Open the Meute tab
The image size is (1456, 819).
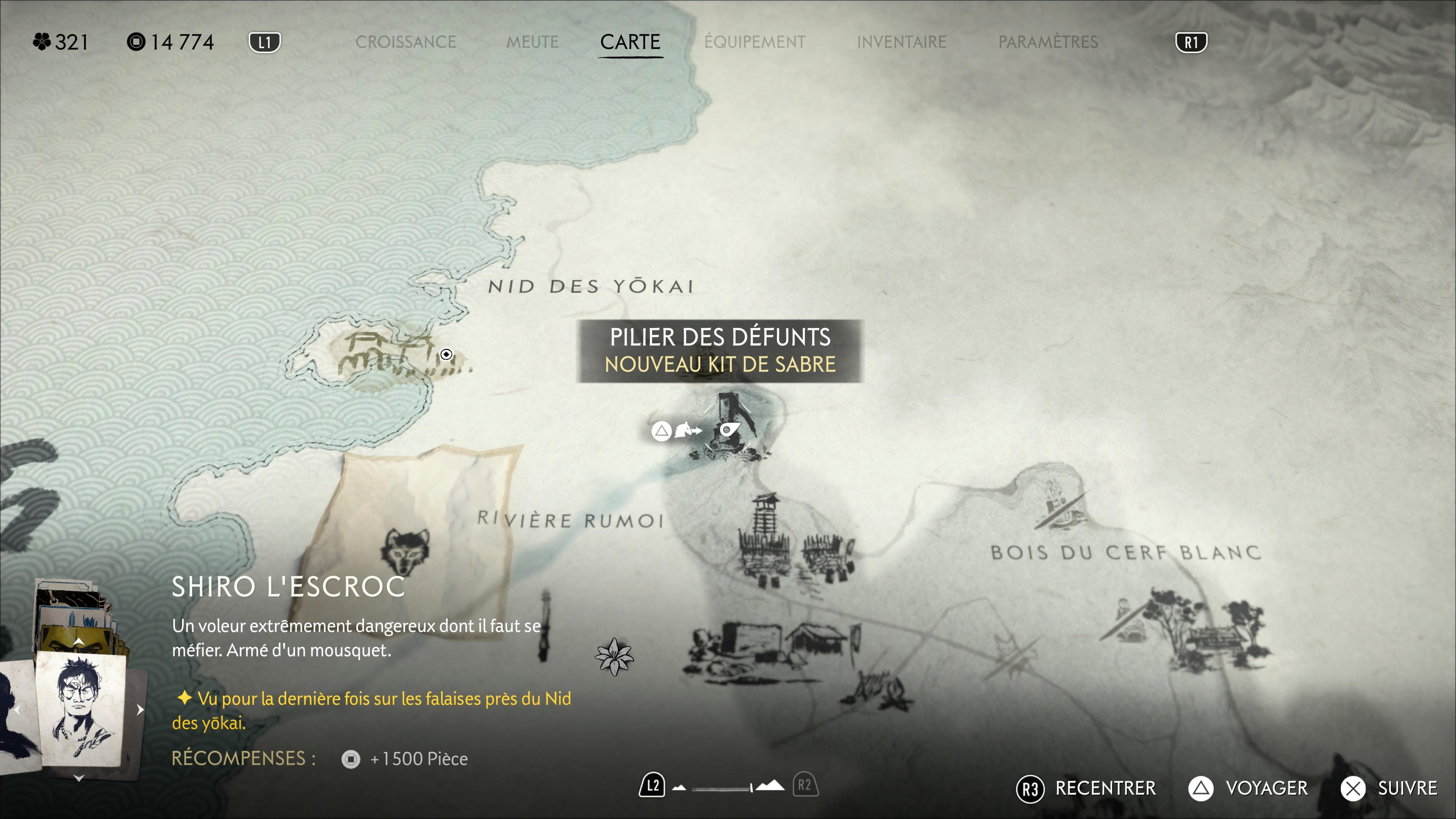[x=532, y=42]
